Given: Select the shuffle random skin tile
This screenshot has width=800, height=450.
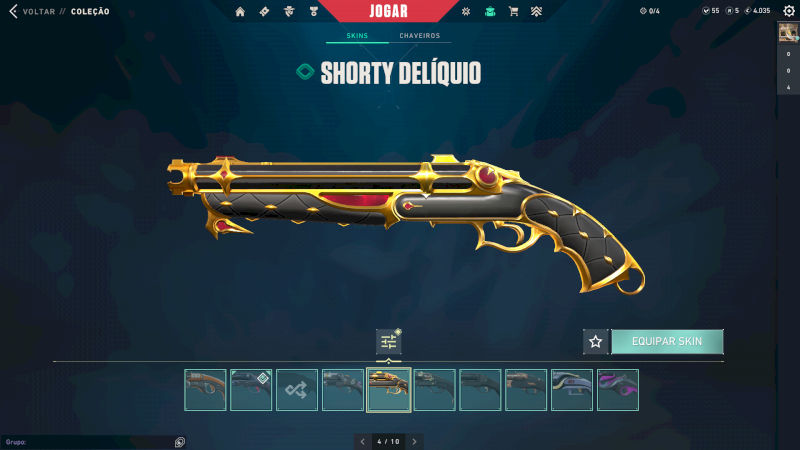Looking at the screenshot, I should [297, 390].
